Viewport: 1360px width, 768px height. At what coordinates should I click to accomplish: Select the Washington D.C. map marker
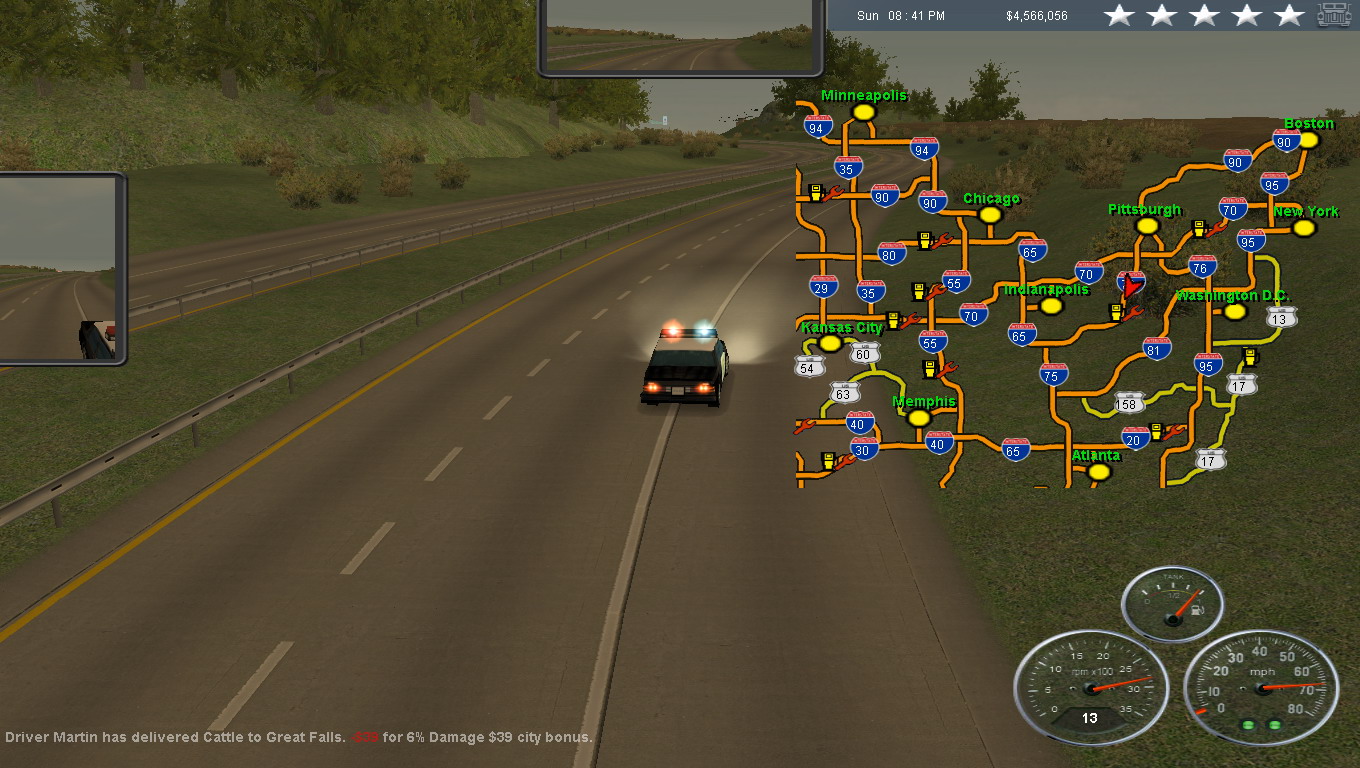(x=1235, y=311)
